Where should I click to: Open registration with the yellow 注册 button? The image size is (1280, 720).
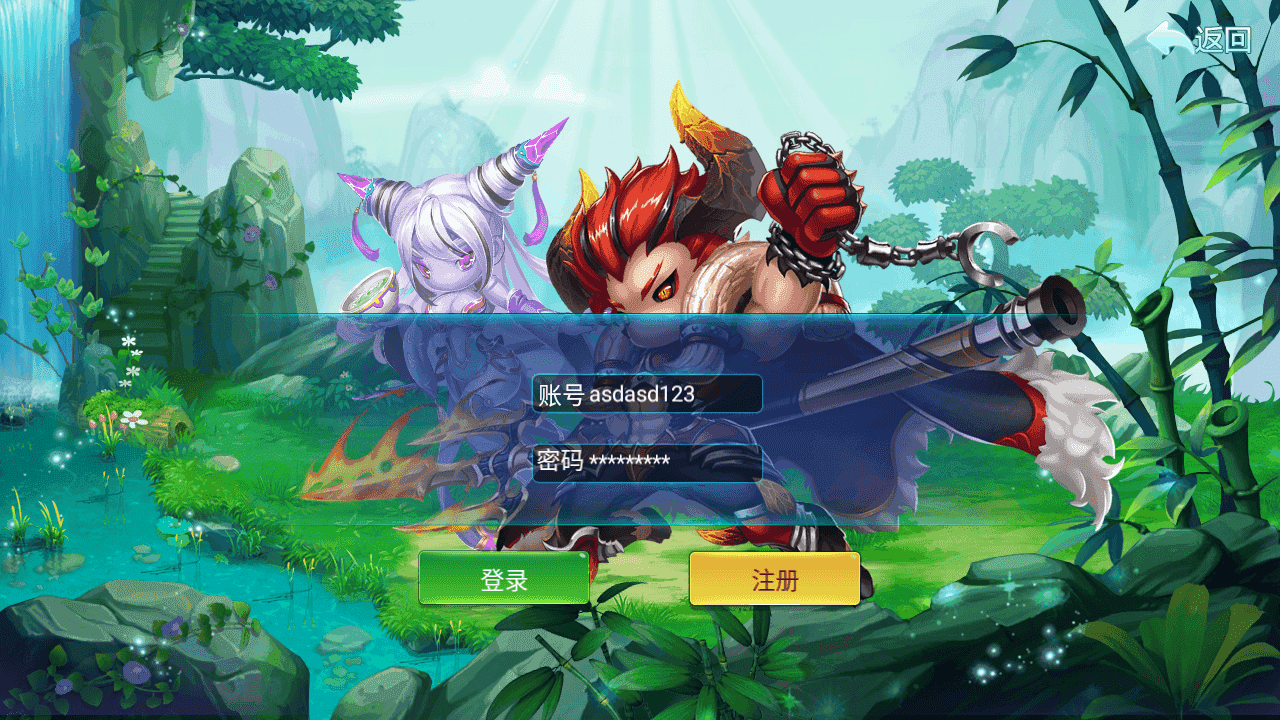[x=774, y=579]
